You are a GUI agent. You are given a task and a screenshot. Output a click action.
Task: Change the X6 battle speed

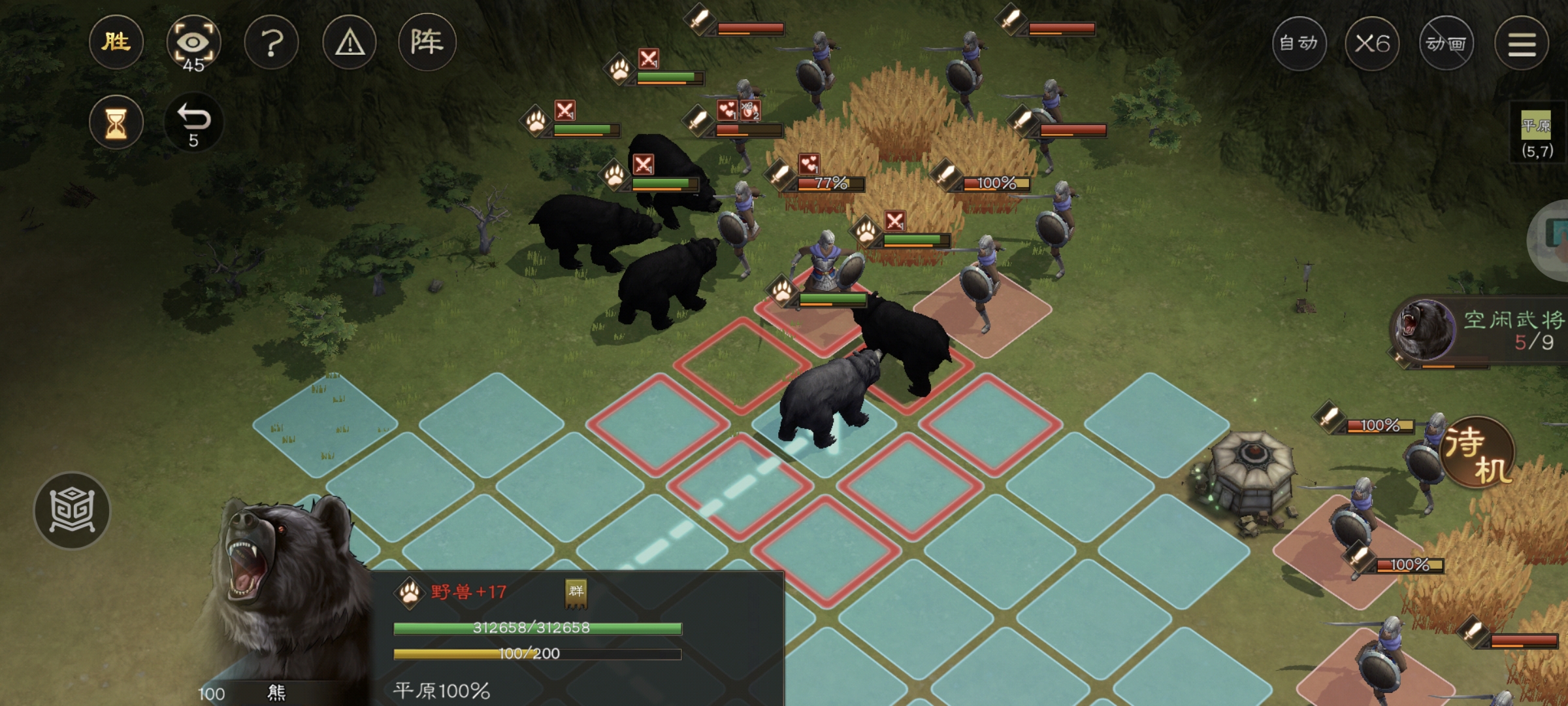point(1372,44)
